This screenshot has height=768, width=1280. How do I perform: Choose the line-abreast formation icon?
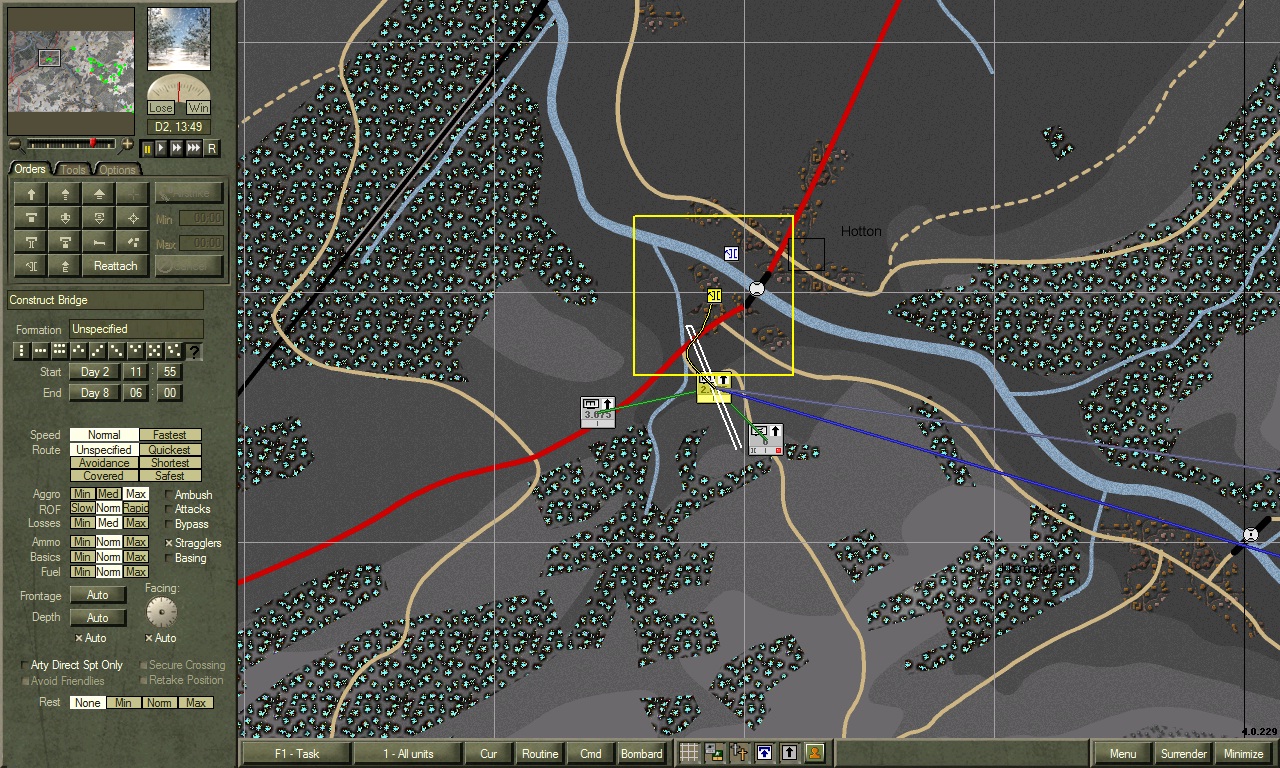coord(41,351)
